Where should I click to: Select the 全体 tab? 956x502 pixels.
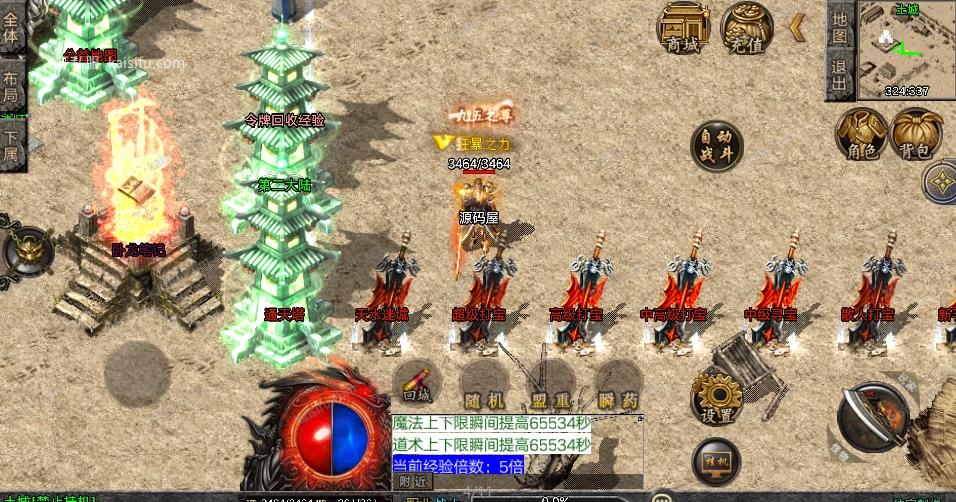(11, 31)
